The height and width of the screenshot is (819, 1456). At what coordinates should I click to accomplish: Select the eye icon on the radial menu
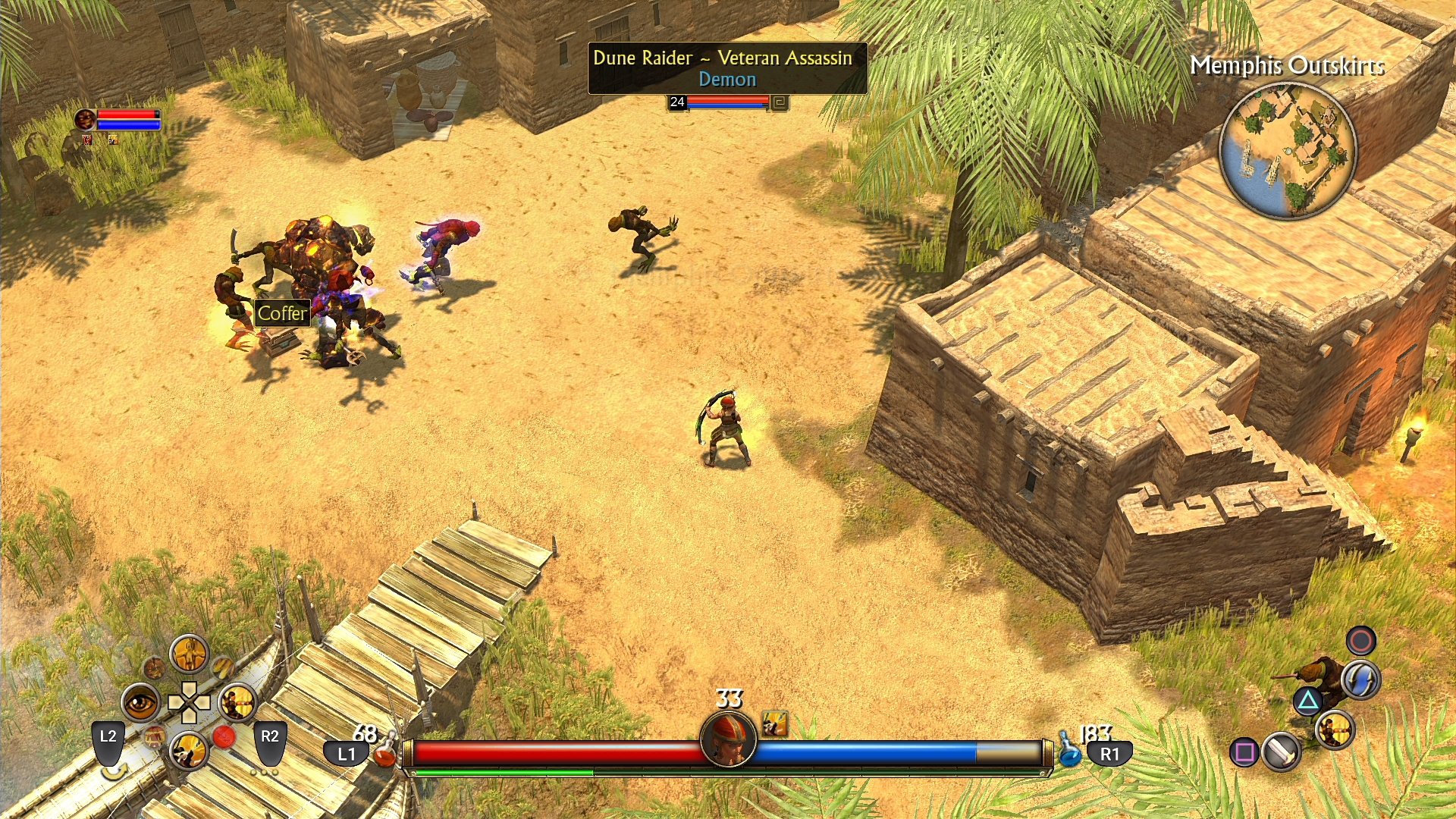(x=141, y=701)
